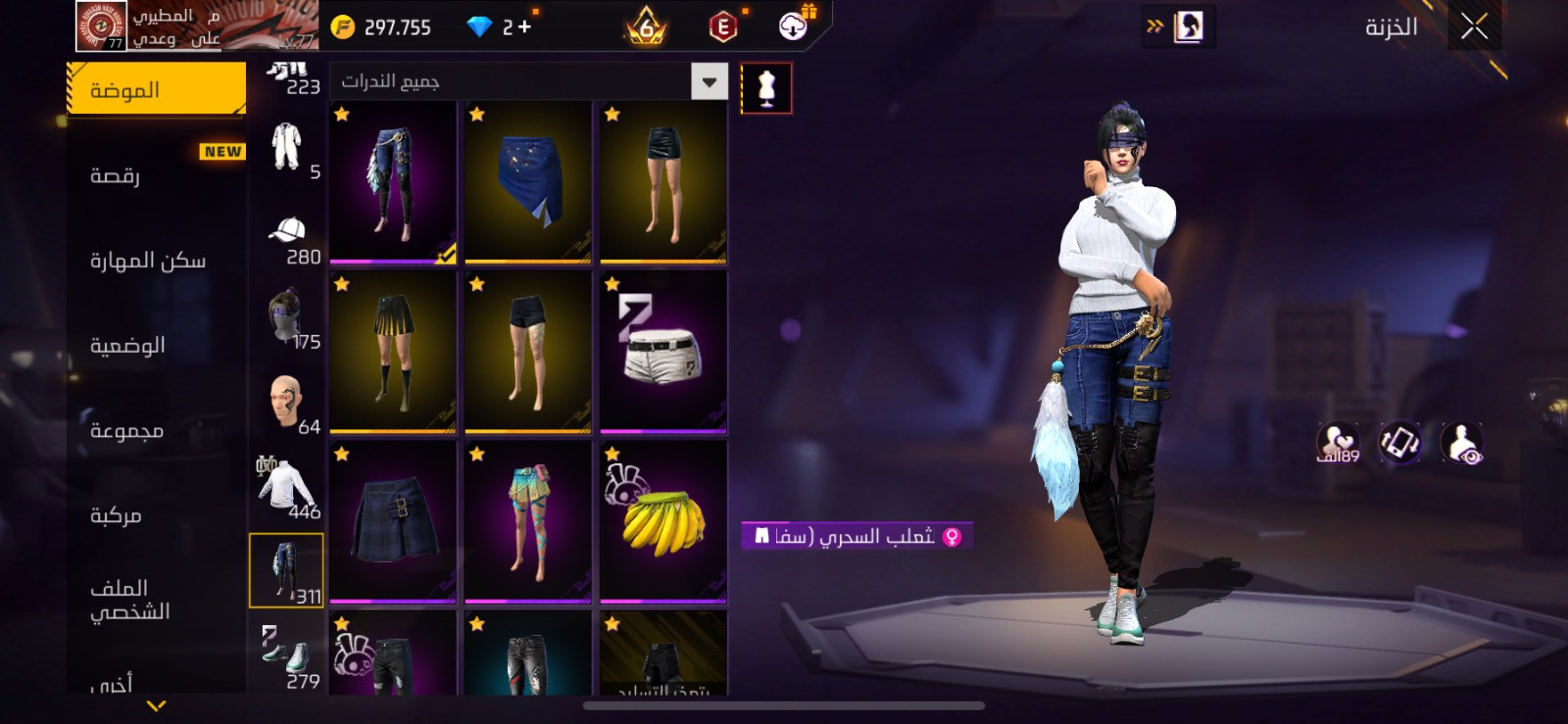Open the الموضة fashion tab
This screenshot has height=724, width=1568.
point(157,90)
